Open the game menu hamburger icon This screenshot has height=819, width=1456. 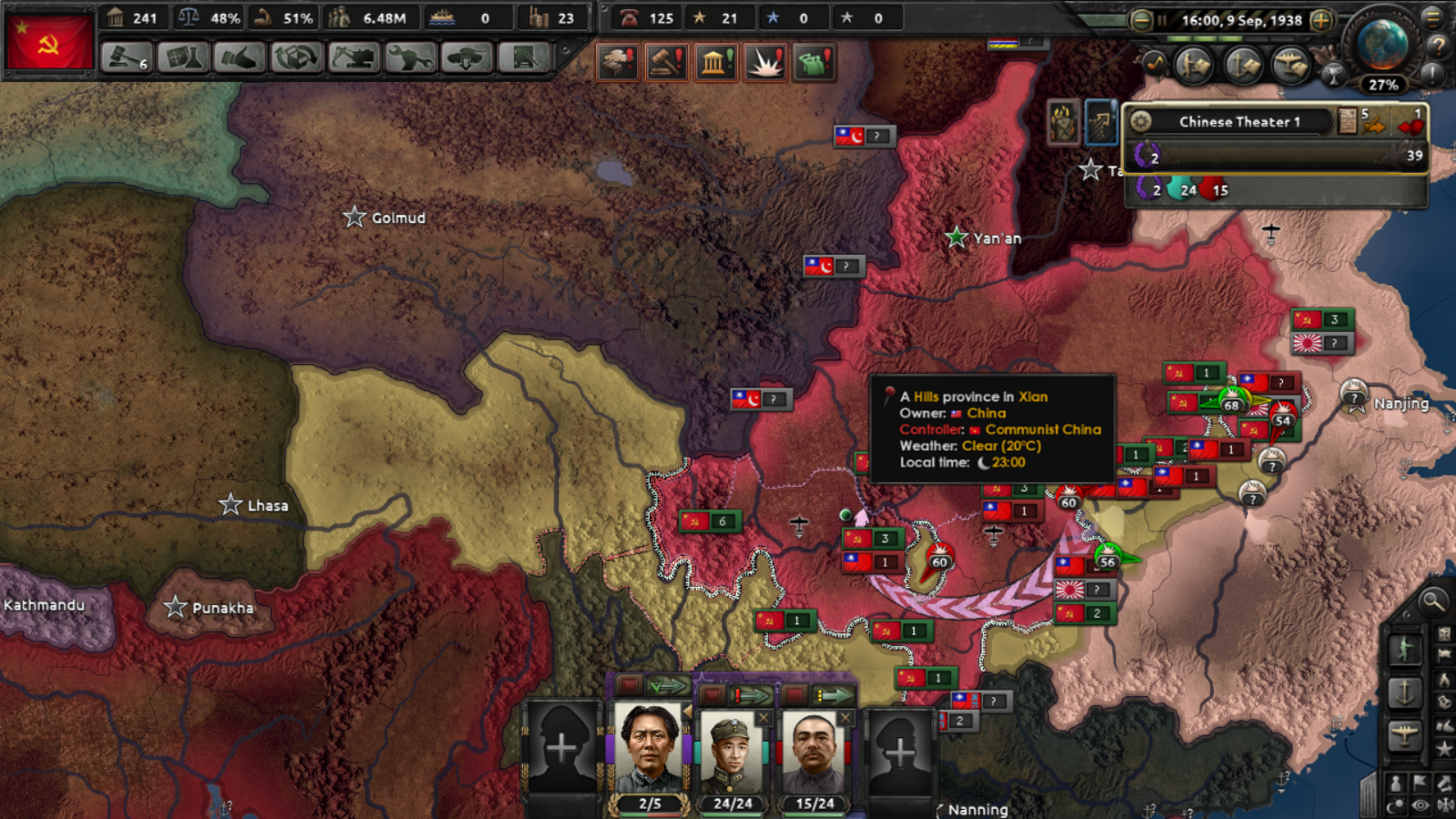click(x=1432, y=17)
